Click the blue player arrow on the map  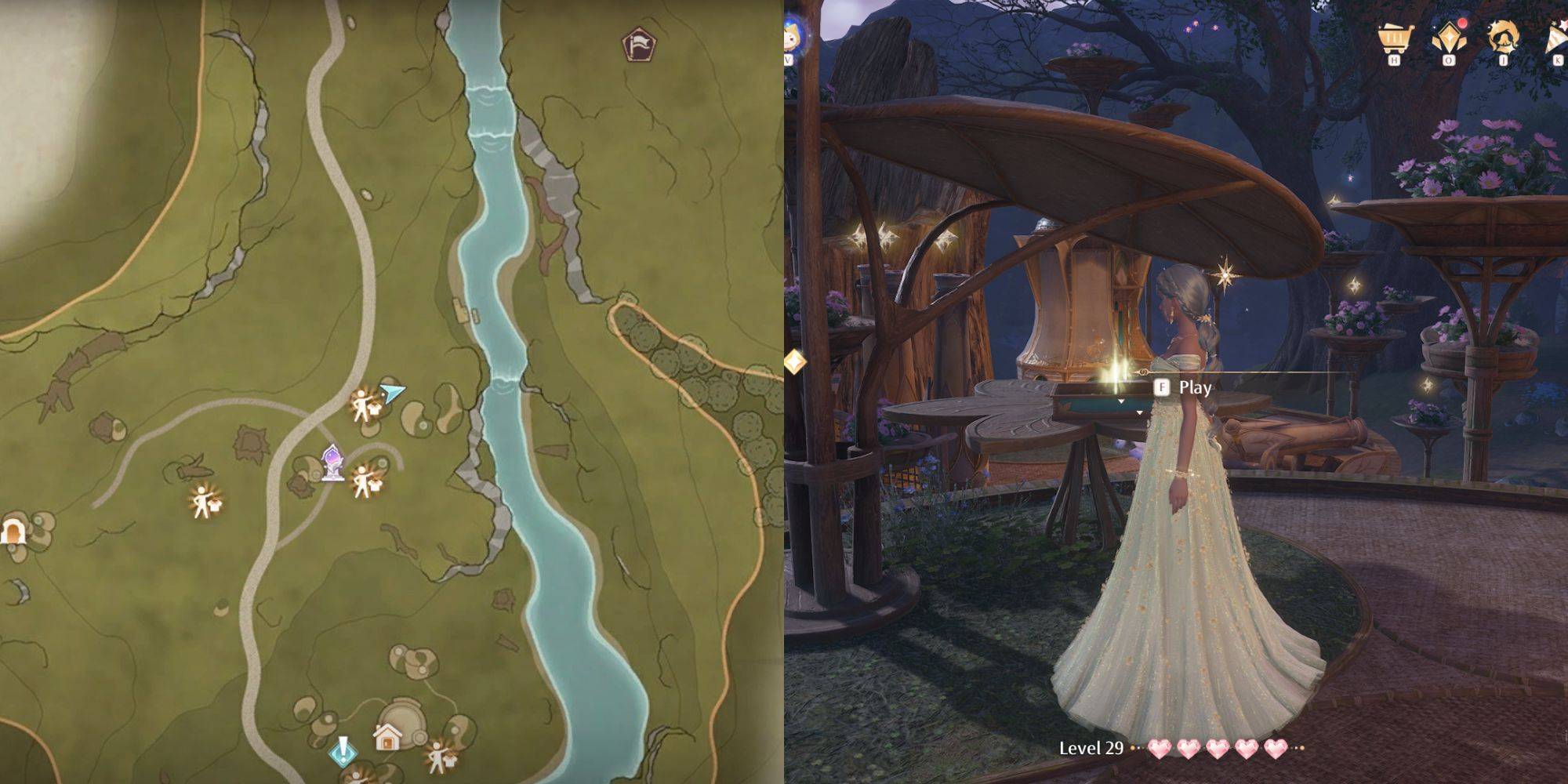[x=394, y=390]
